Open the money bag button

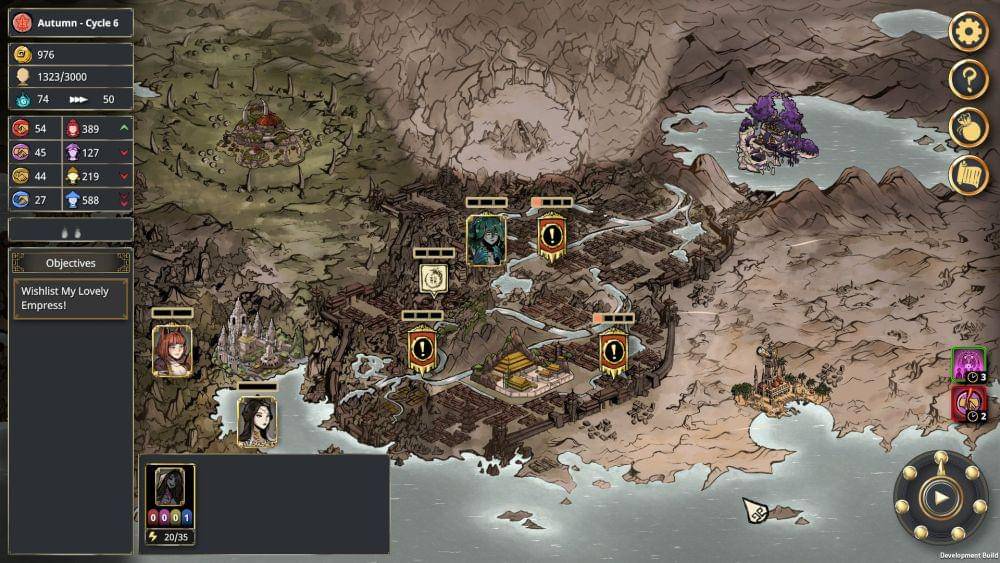click(968, 128)
